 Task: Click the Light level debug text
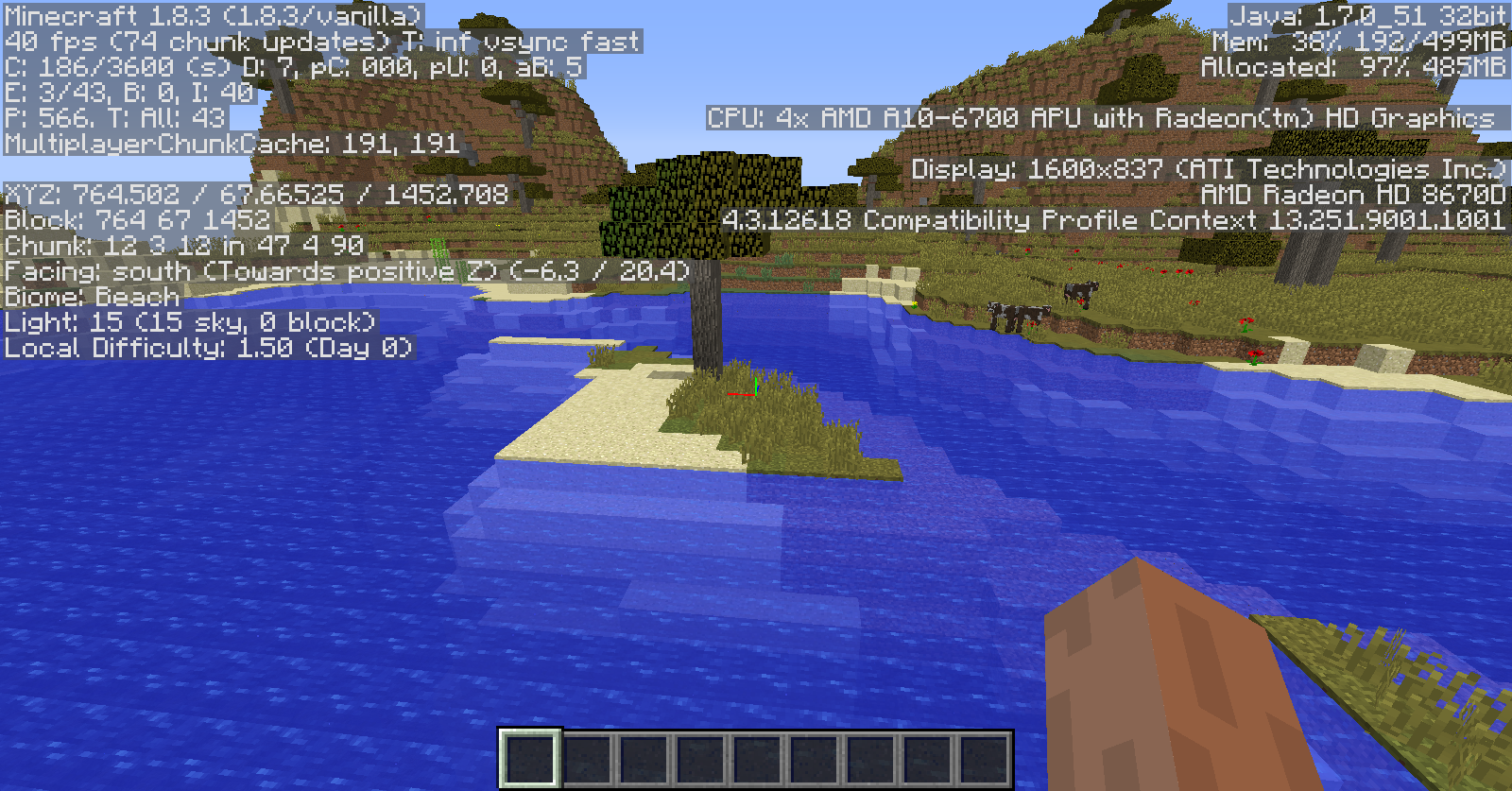pyautogui.click(x=189, y=322)
